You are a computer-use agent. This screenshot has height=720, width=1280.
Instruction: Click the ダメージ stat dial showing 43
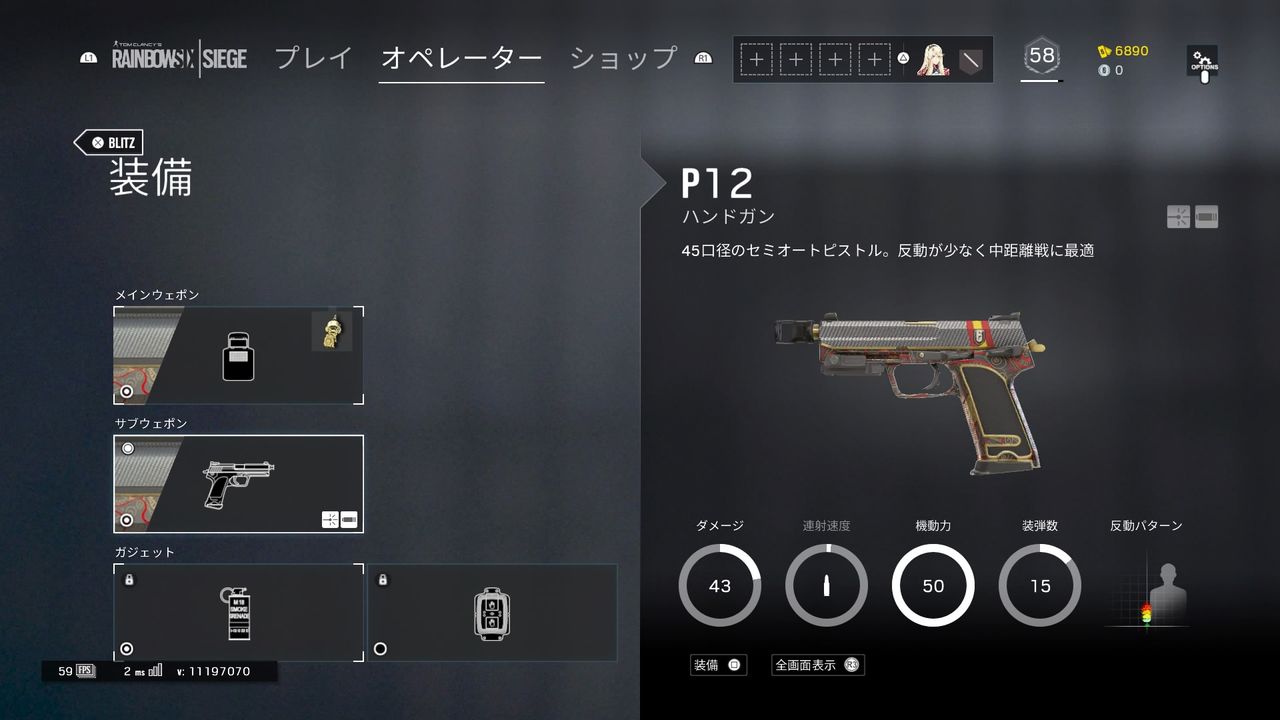pyautogui.click(x=719, y=586)
